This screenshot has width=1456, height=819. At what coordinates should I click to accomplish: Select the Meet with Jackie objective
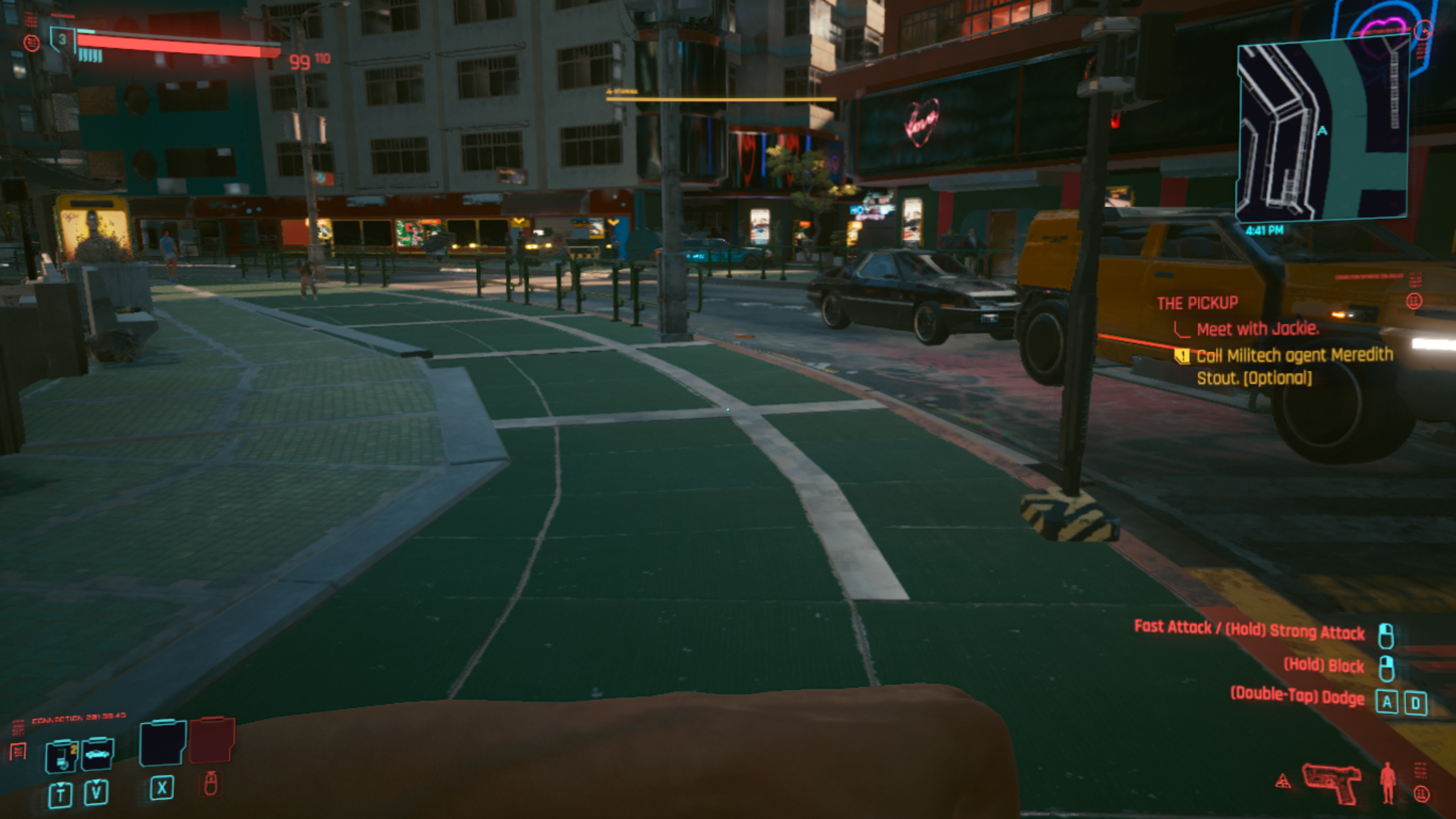(1257, 329)
